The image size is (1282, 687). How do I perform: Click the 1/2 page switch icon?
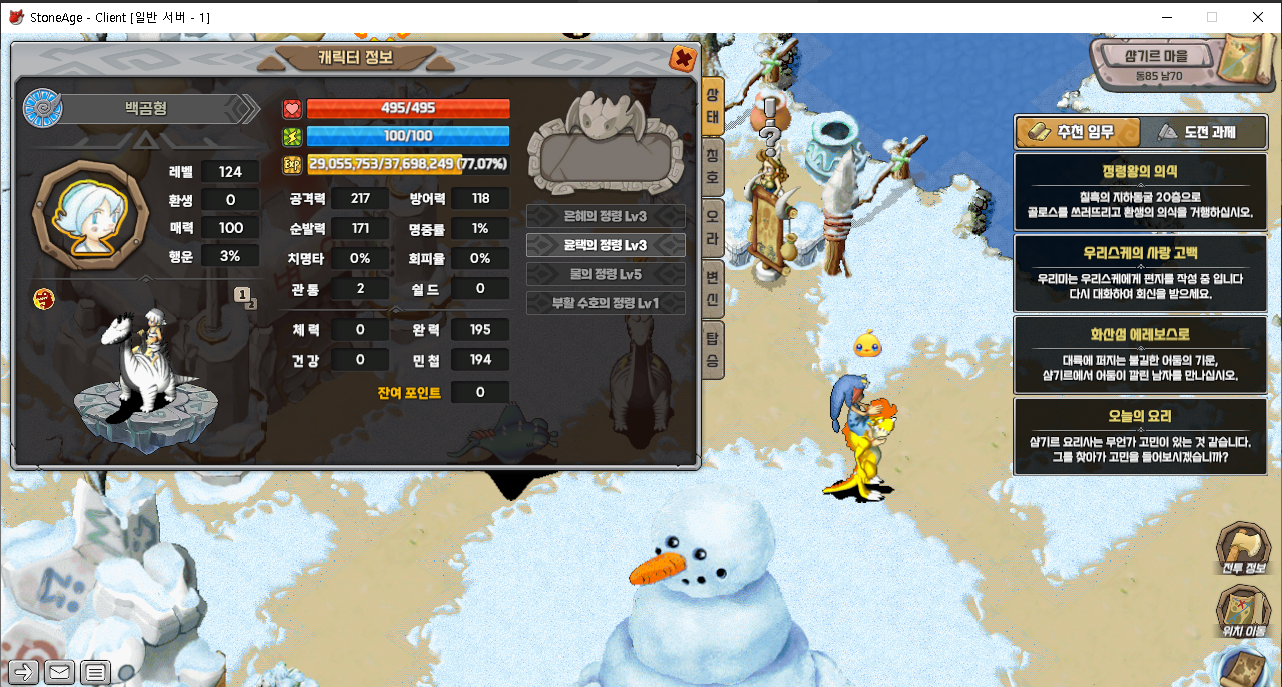click(244, 295)
